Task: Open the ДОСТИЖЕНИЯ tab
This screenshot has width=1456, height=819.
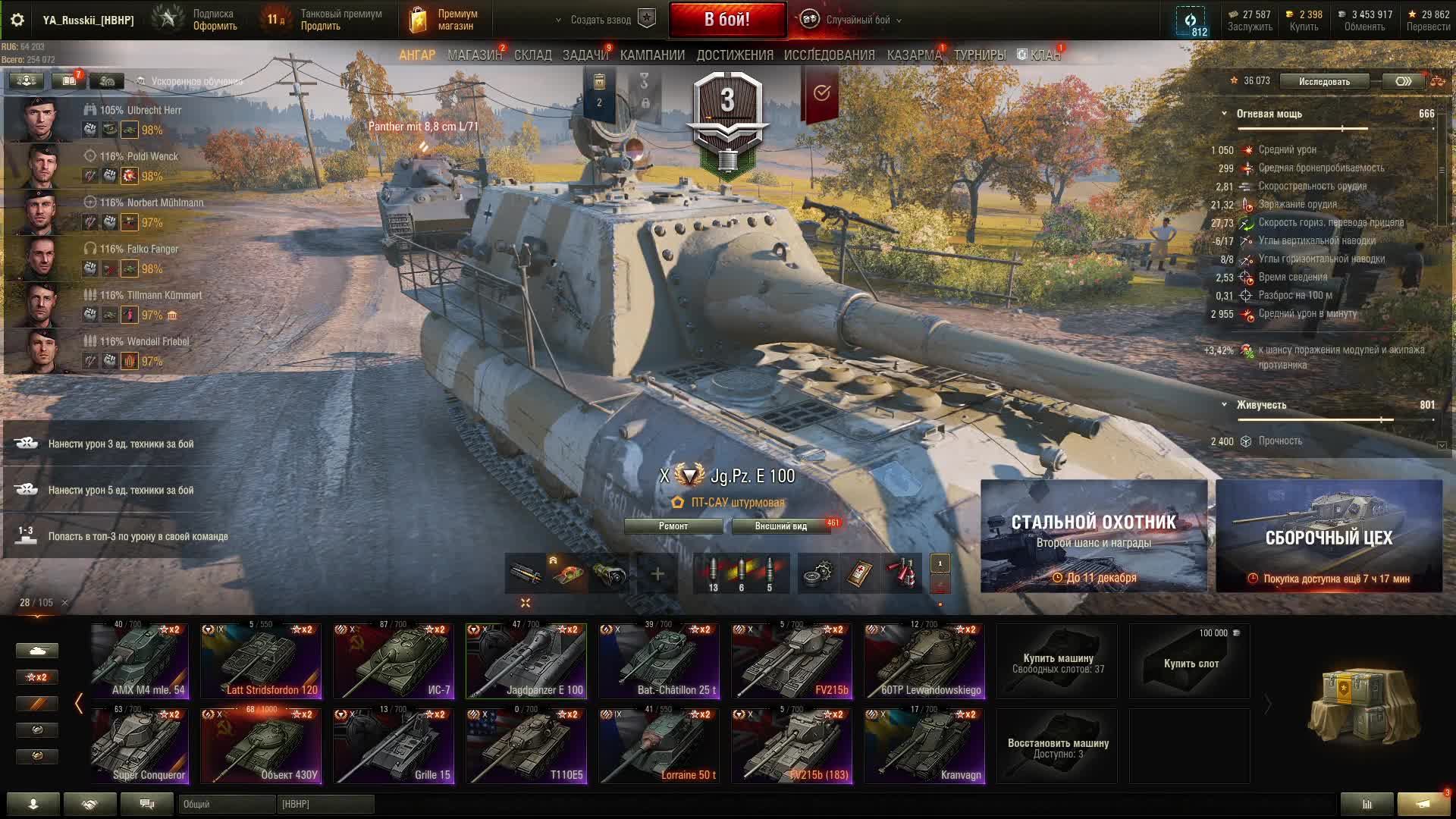Action: click(x=734, y=55)
